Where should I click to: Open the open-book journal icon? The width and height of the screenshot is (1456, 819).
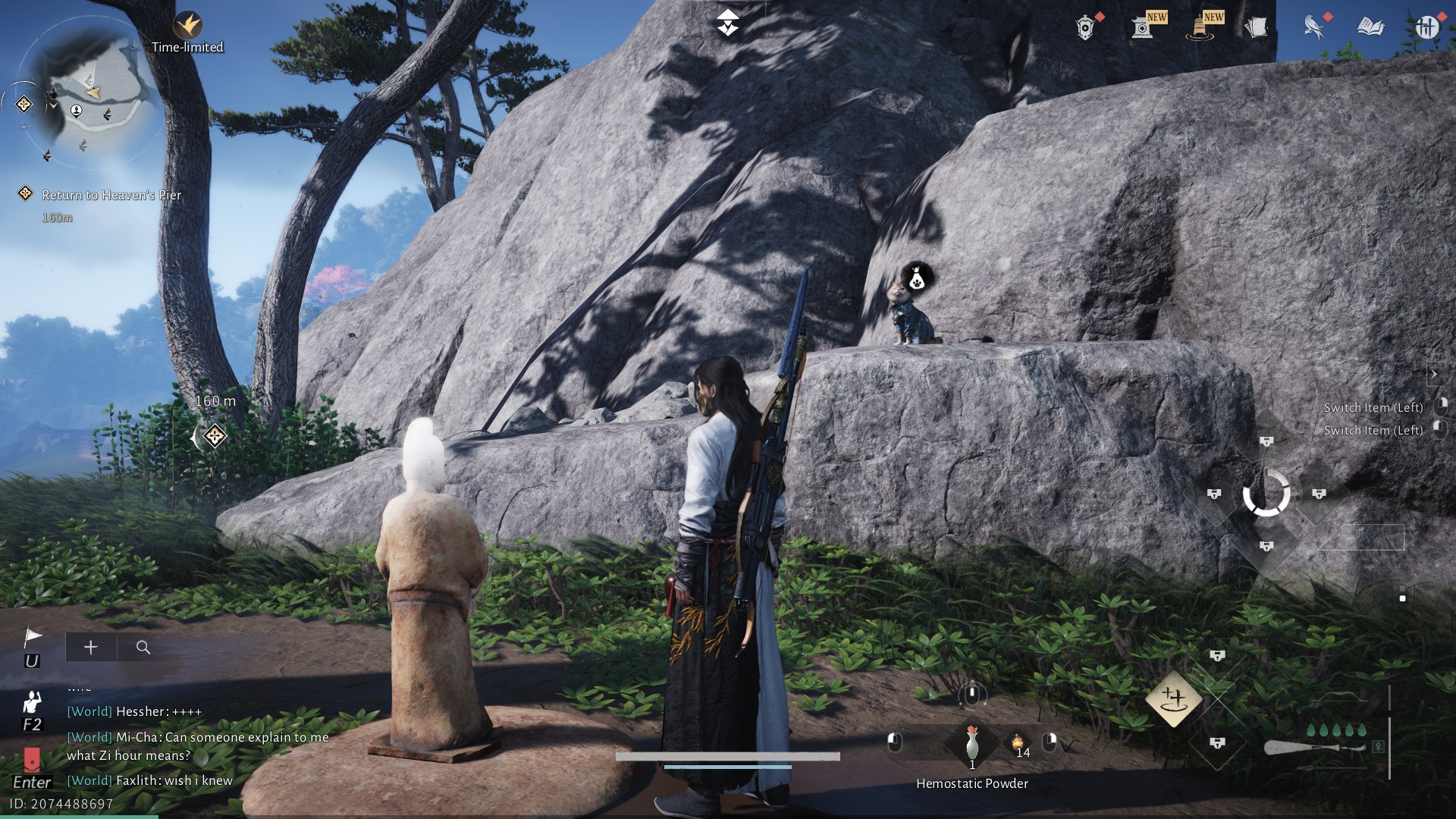[1370, 27]
